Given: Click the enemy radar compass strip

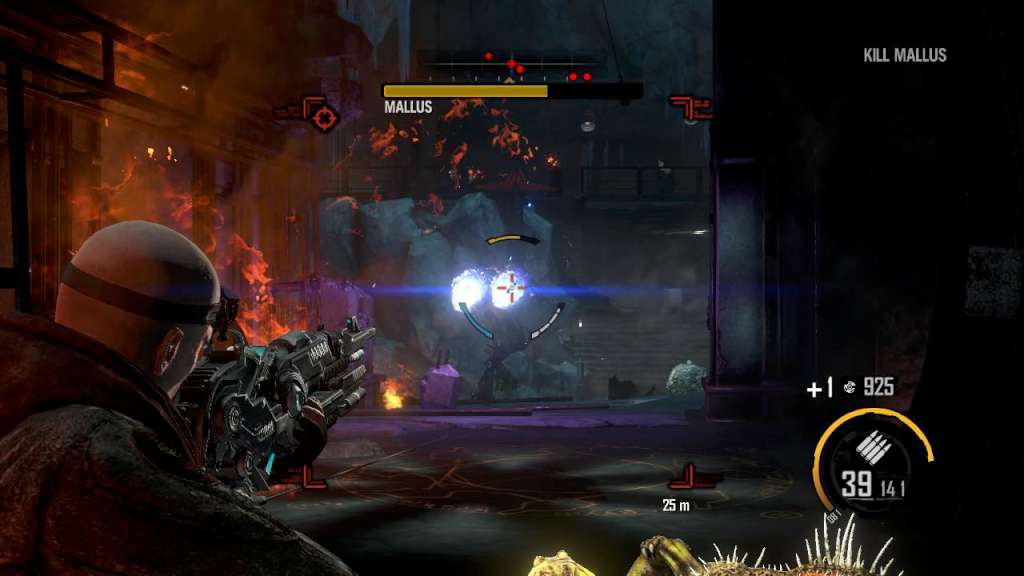Looking at the screenshot, I should [x=512, y=68].
